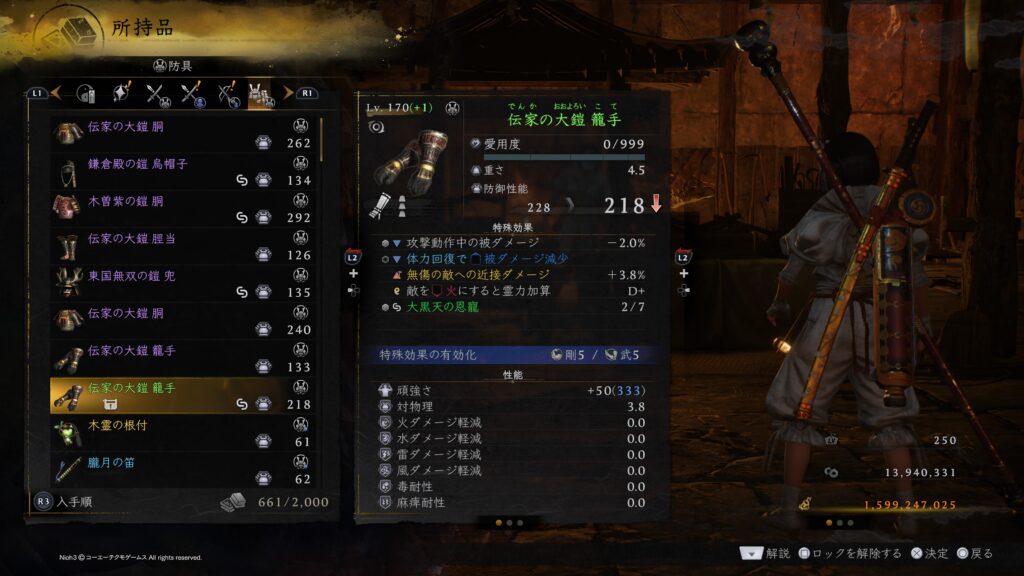Select the armor helmet category tab
Image resolution: width=1024 pixels, height=576 pixels.
pyautogui.click(x=262, y=94)
